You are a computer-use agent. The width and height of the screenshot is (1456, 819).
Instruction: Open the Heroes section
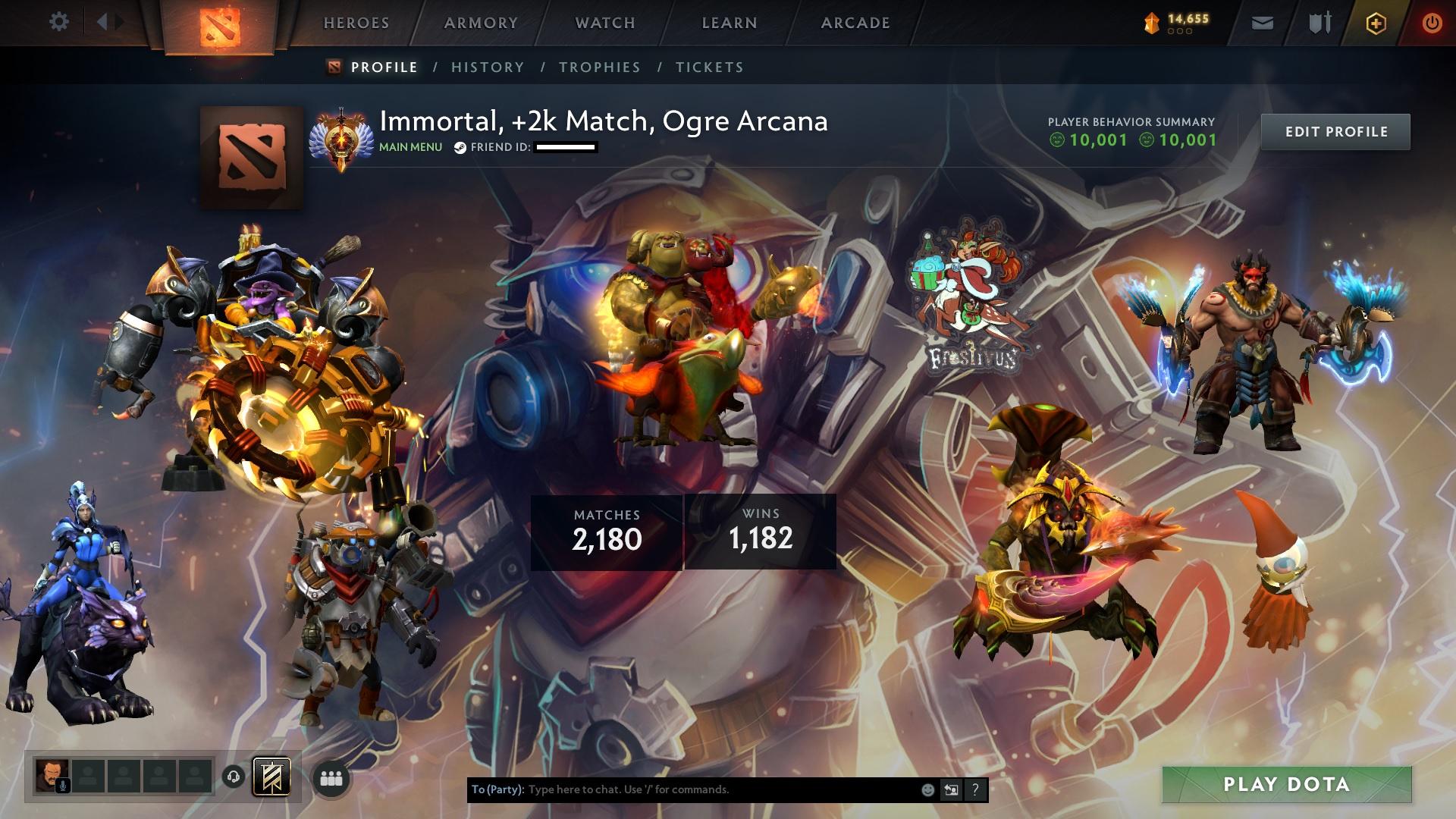click(356, 23)
